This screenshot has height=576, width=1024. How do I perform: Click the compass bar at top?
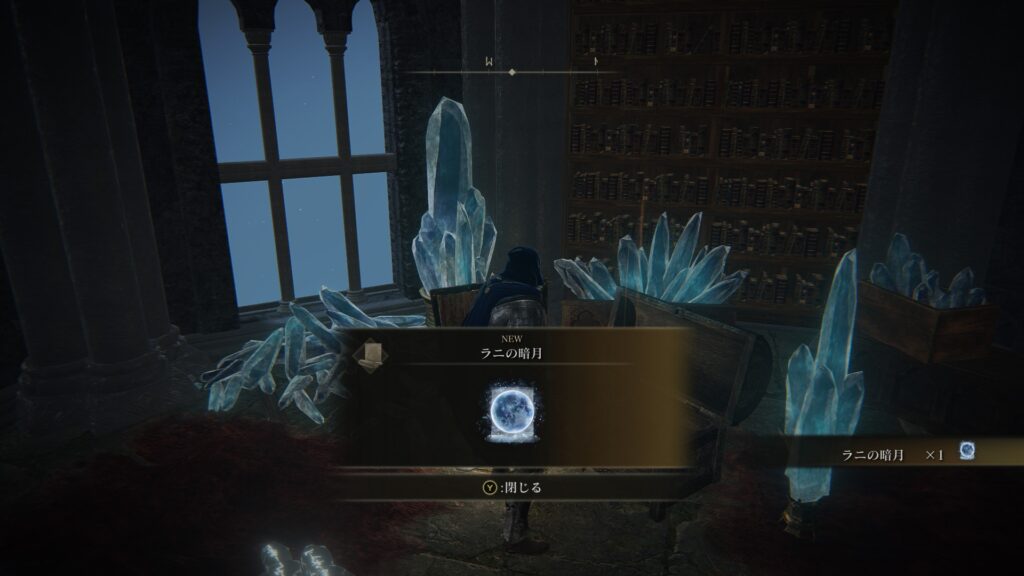[512, 71]
